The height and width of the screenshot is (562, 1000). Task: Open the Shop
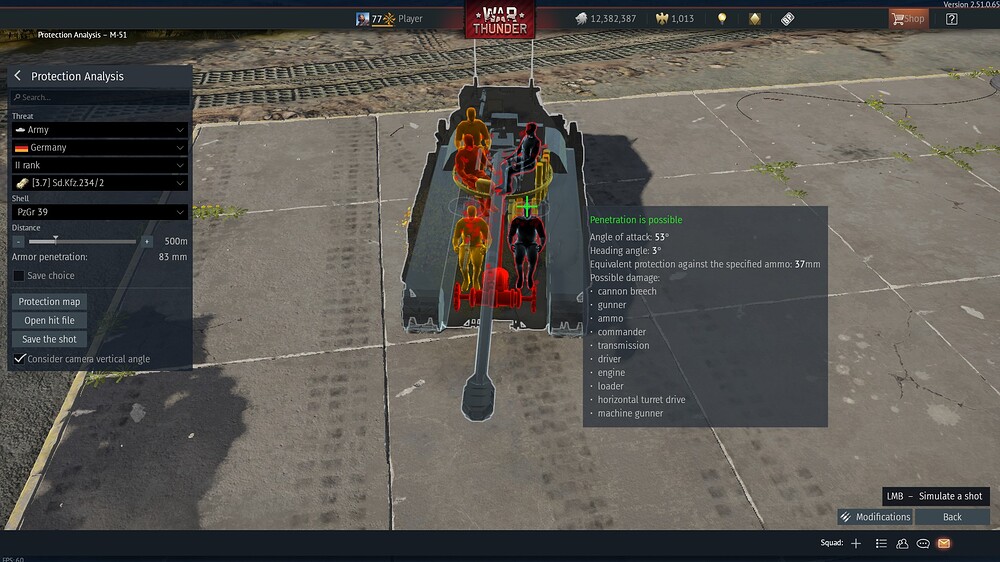pyautogui.click(x=908, y=19)
